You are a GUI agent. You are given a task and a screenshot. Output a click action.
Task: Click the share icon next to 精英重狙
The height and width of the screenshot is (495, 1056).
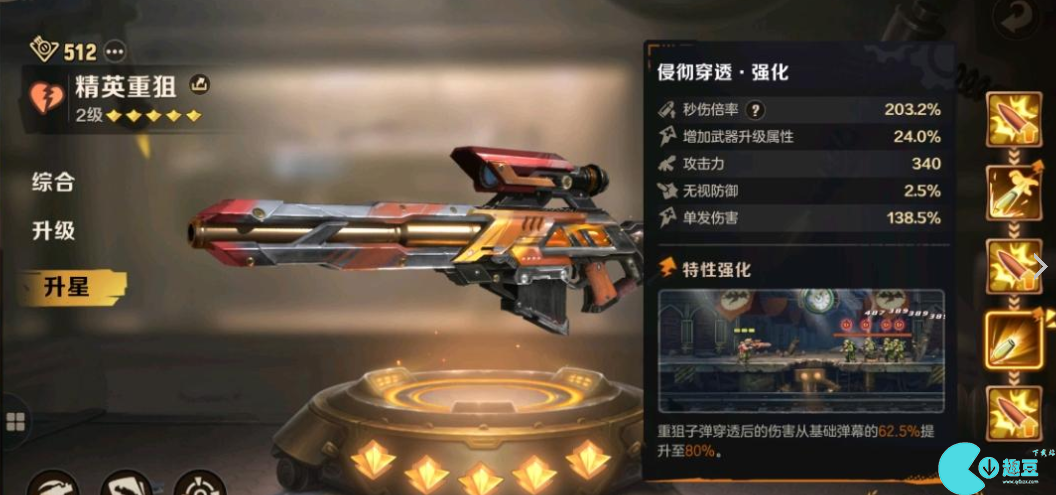pos(199,84)
